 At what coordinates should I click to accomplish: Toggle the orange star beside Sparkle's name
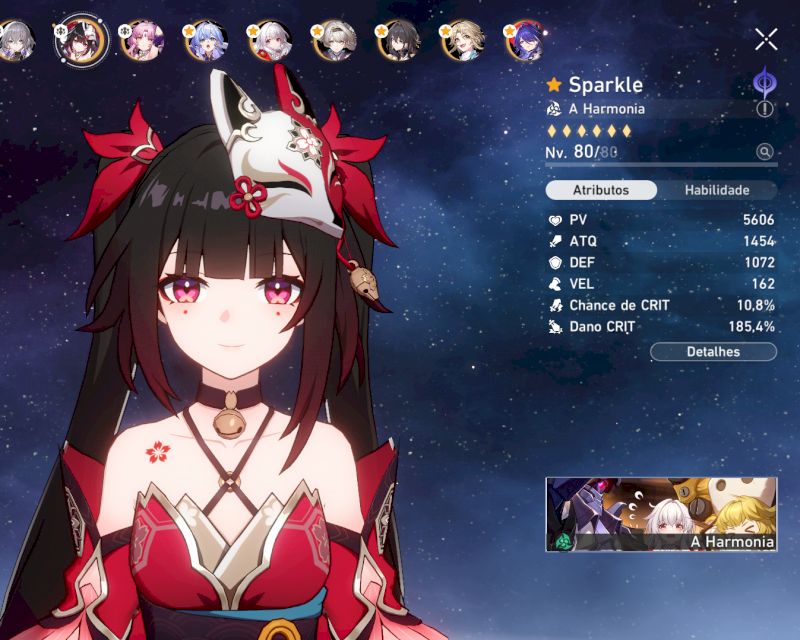(x=555, y=85)
